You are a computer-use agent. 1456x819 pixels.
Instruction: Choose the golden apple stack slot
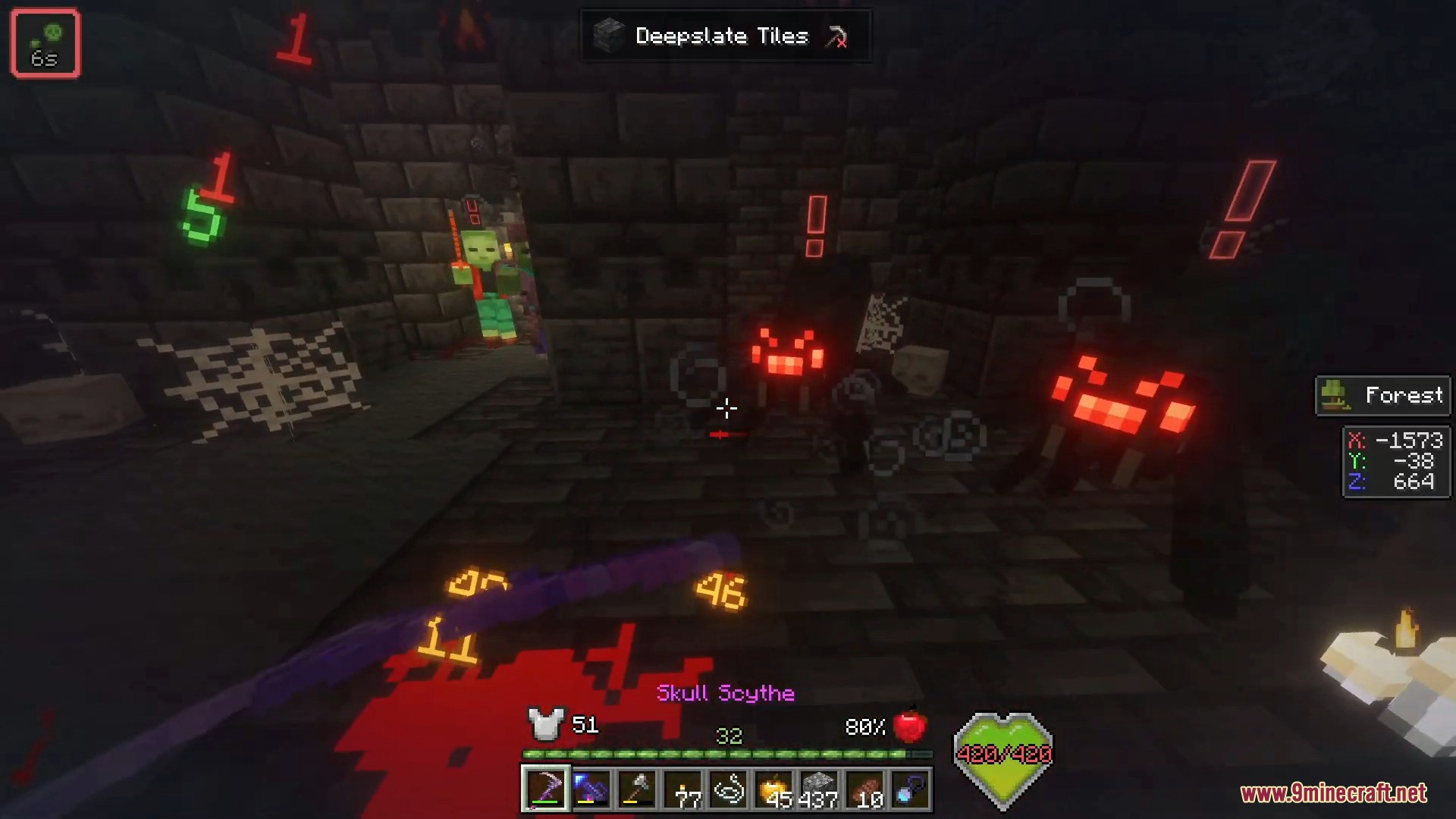[773, 789]
